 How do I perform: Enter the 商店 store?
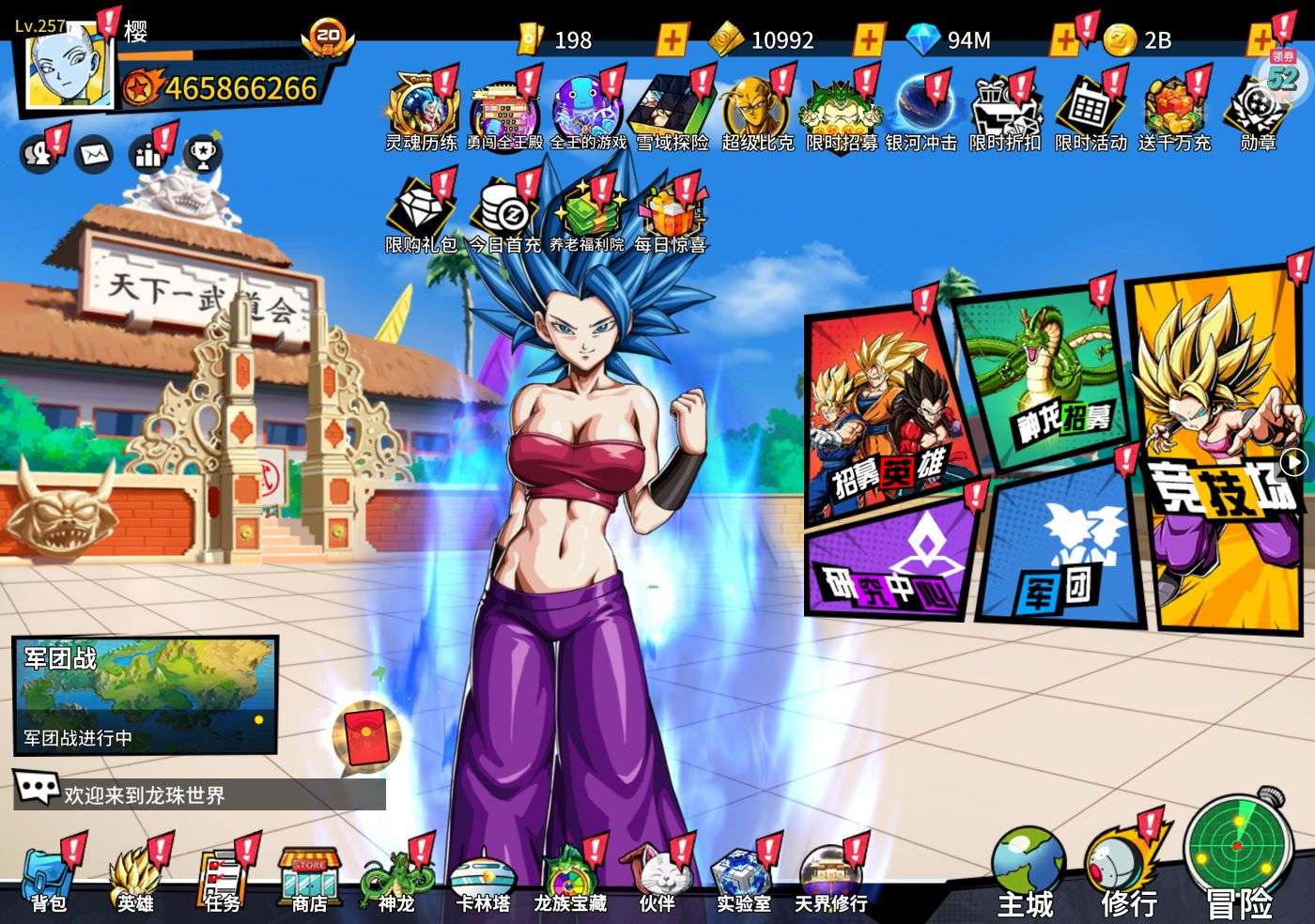click(x=309, y=879)
